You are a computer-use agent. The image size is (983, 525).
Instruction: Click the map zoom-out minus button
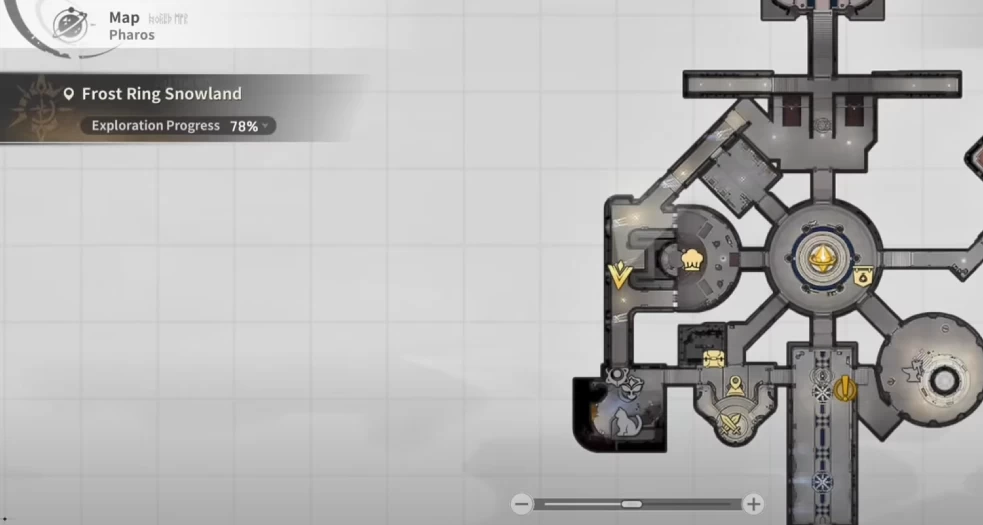point(521,504)
